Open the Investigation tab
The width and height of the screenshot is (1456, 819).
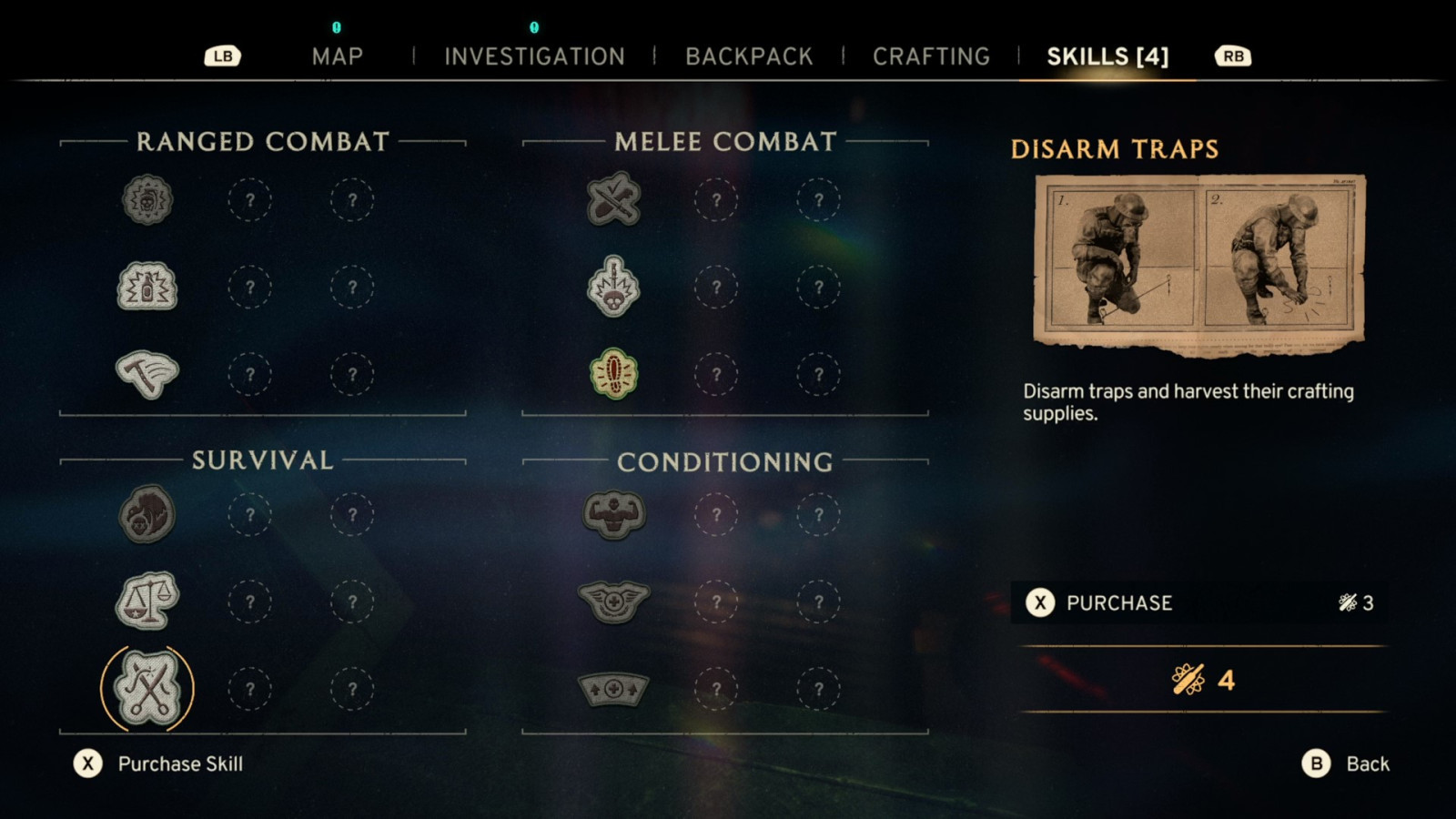click(x=534, y=56)
